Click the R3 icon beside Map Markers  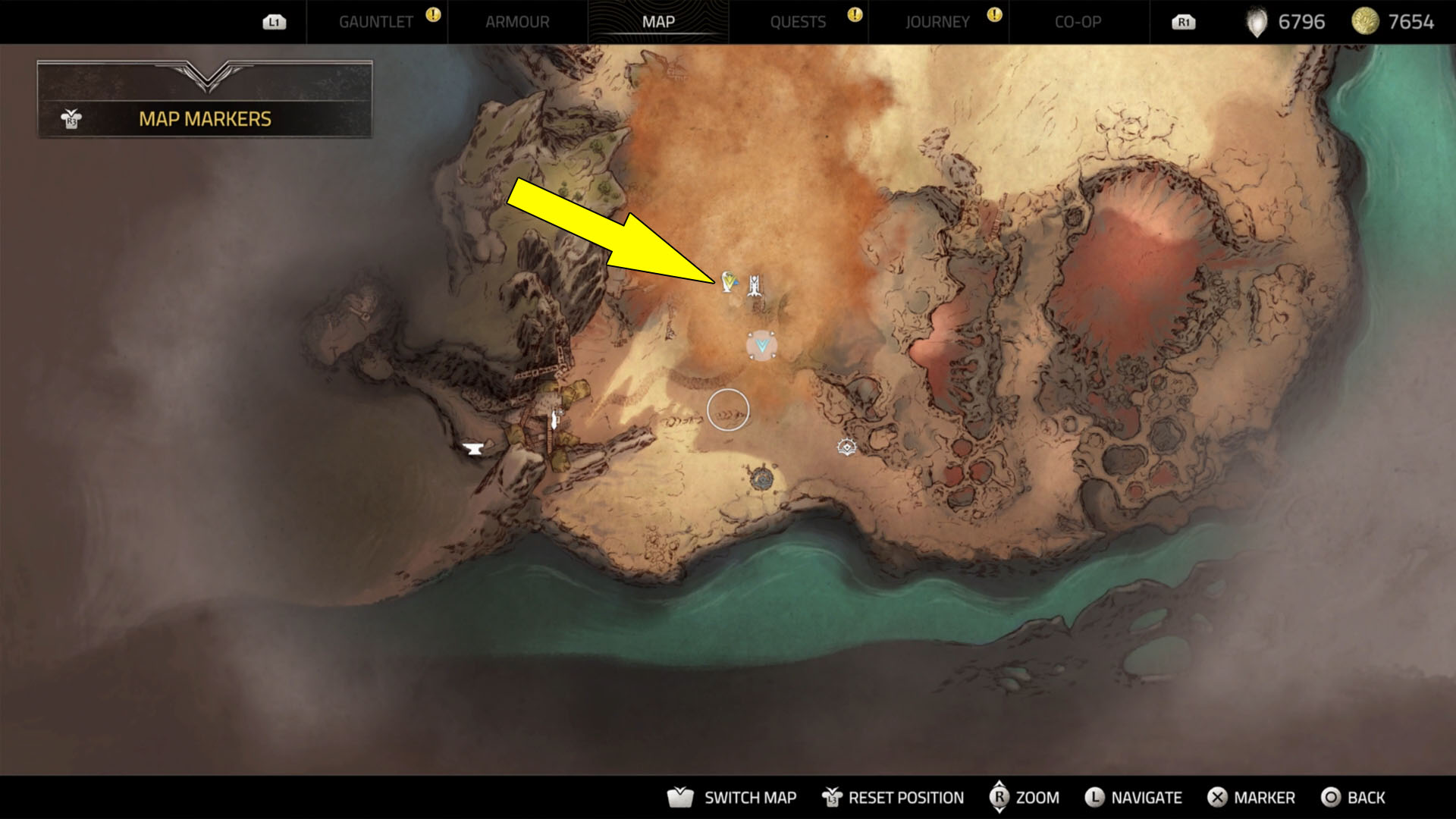[x=70, y=118]
